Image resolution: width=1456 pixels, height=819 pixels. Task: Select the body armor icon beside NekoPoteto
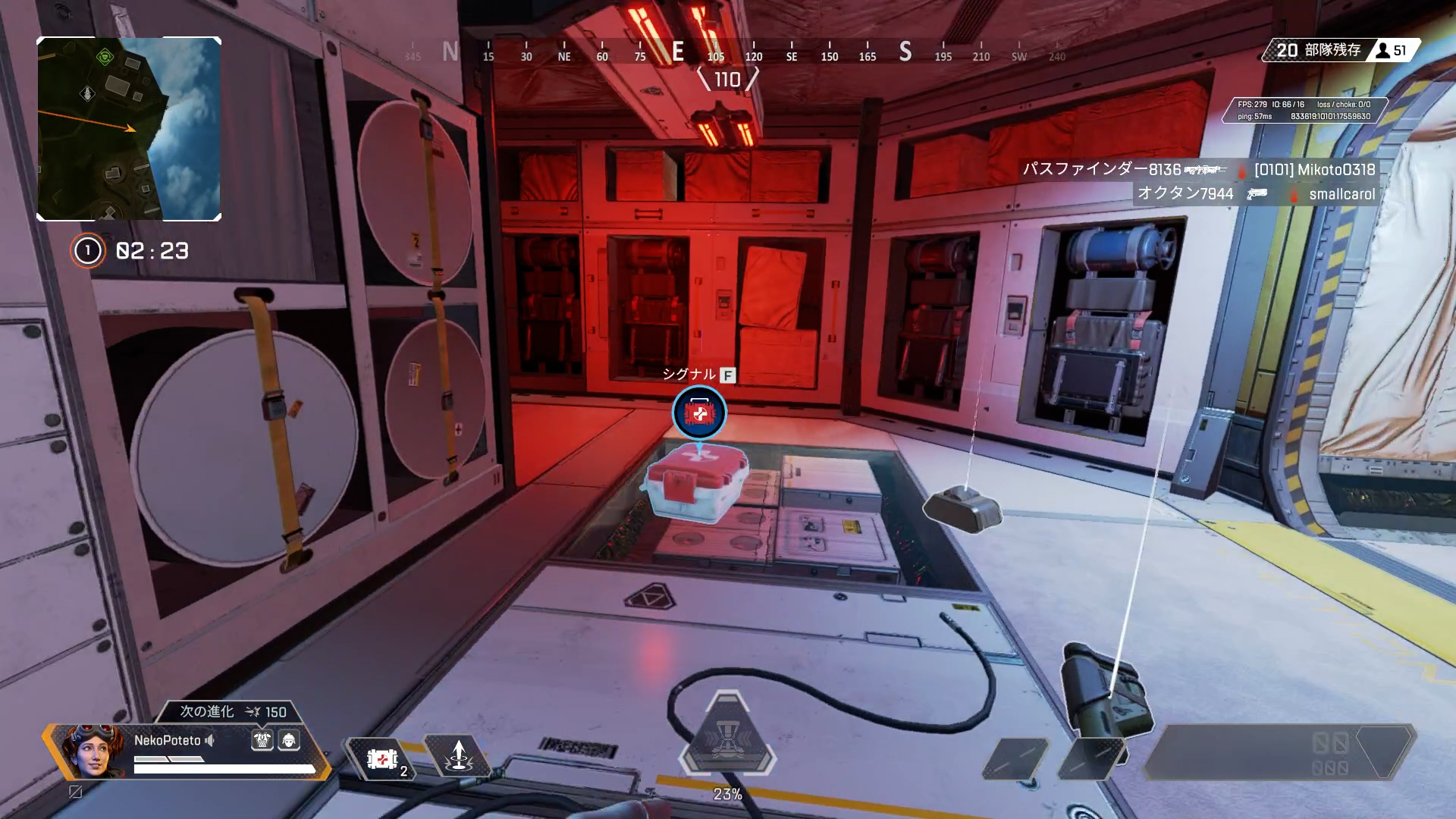(262, 740)
